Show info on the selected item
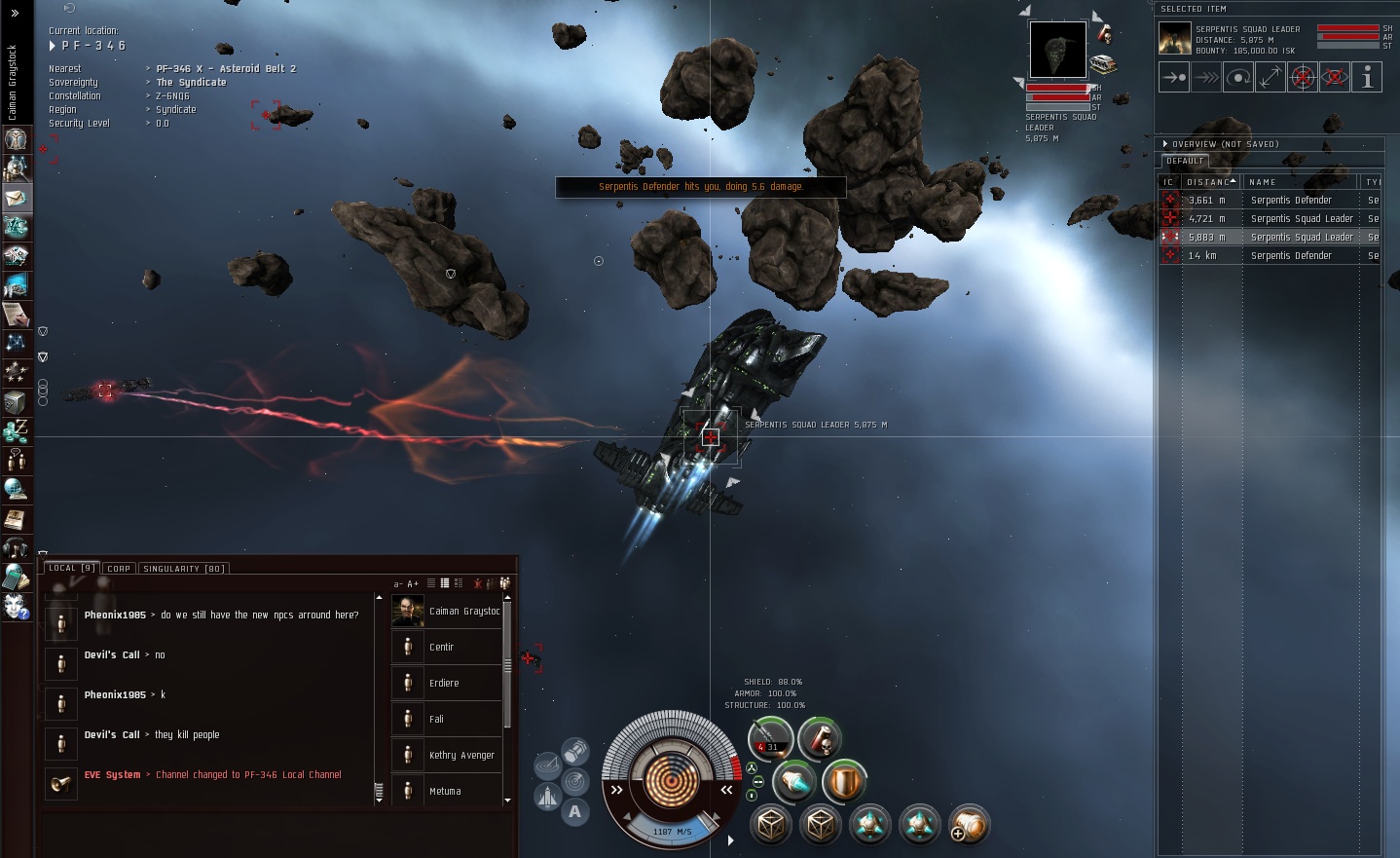This screenshot has width=1400, height=858. click(1367, 77)
